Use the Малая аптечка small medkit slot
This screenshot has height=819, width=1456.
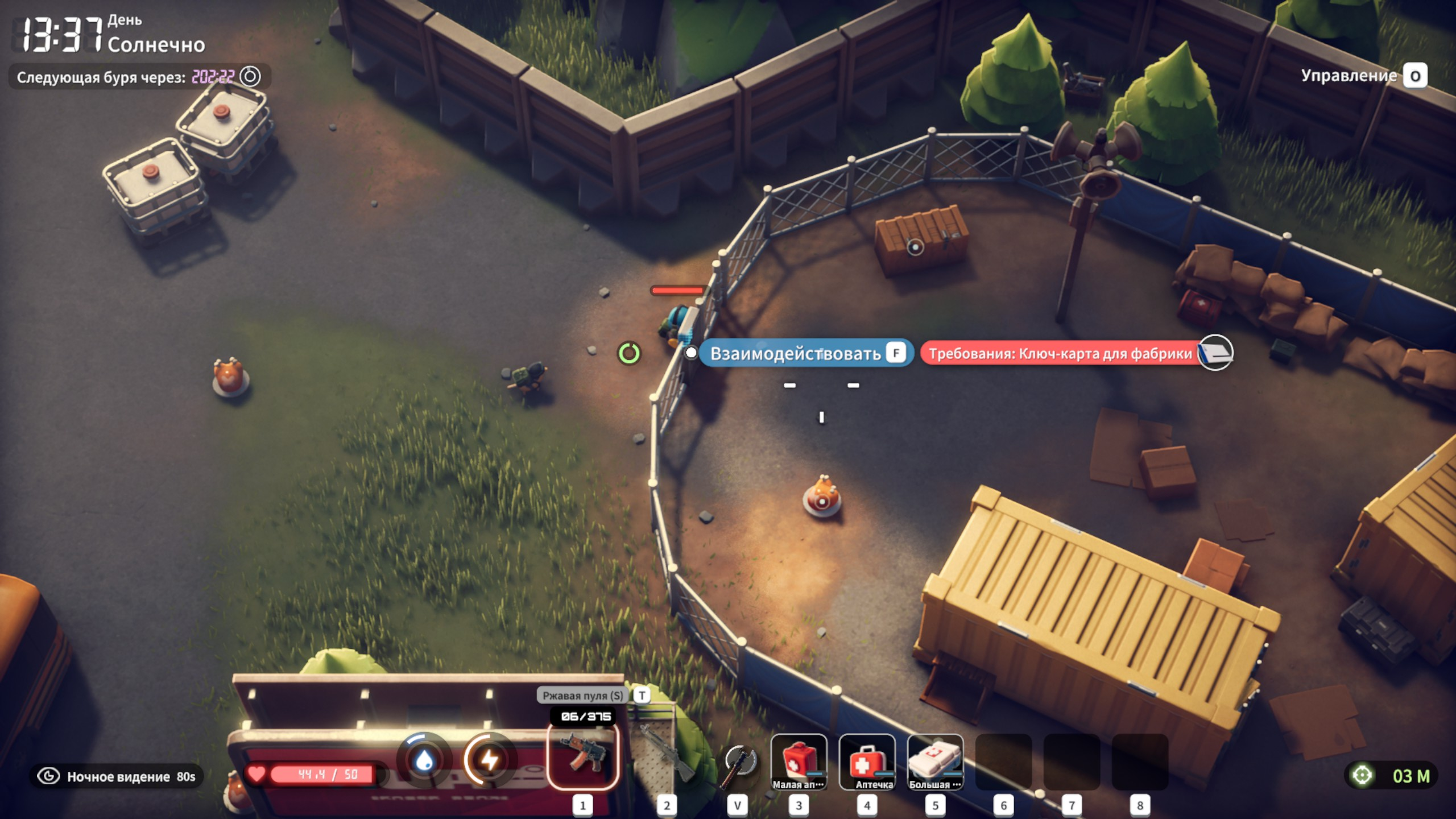pos(799,761)
